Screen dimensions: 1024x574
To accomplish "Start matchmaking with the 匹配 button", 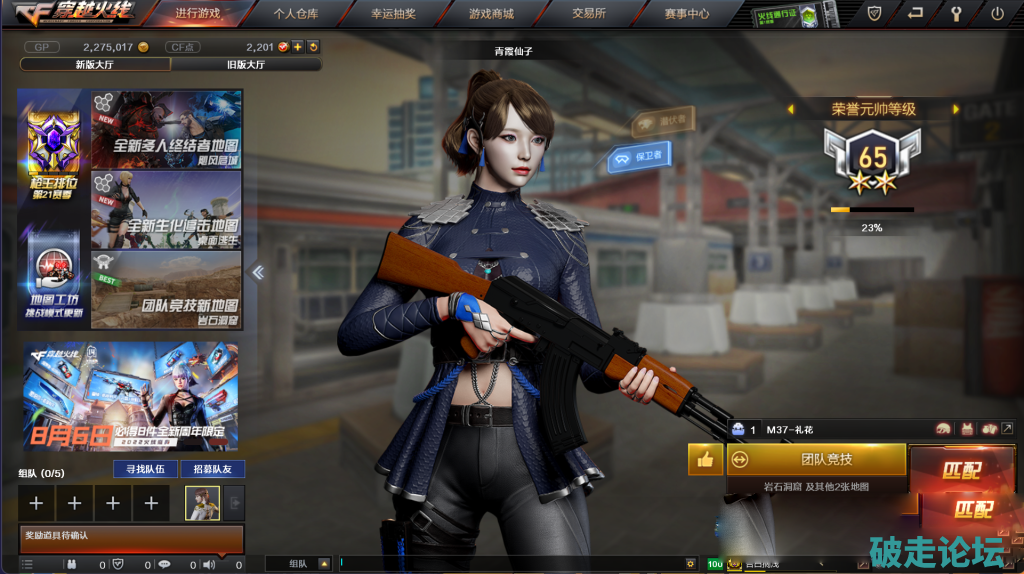I will coord(962,469).
